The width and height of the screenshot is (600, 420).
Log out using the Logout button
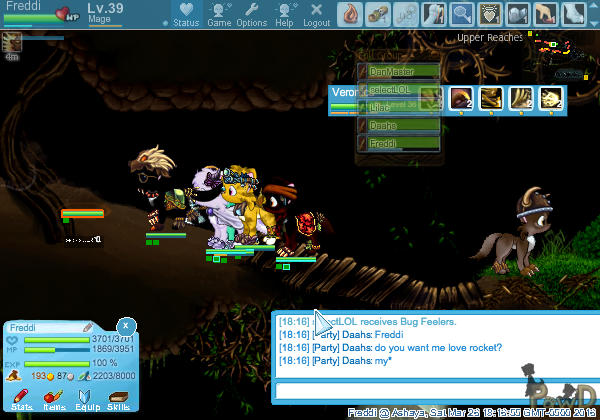click(x=316, y=14)
